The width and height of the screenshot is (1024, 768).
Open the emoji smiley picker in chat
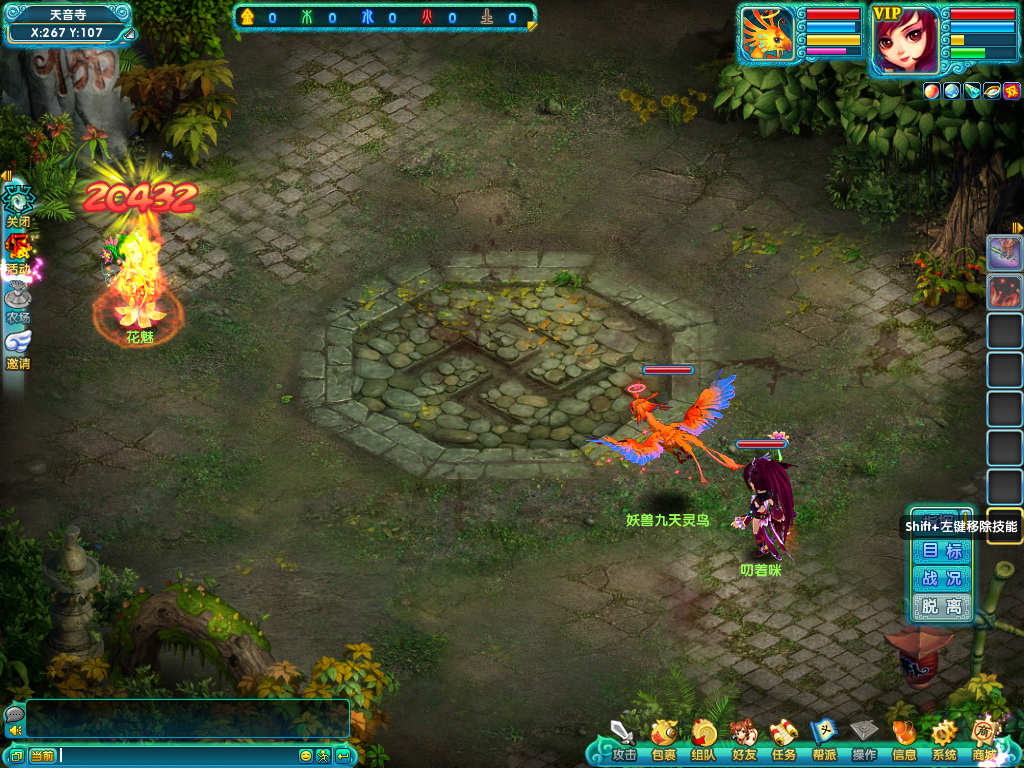click(306, 756)
